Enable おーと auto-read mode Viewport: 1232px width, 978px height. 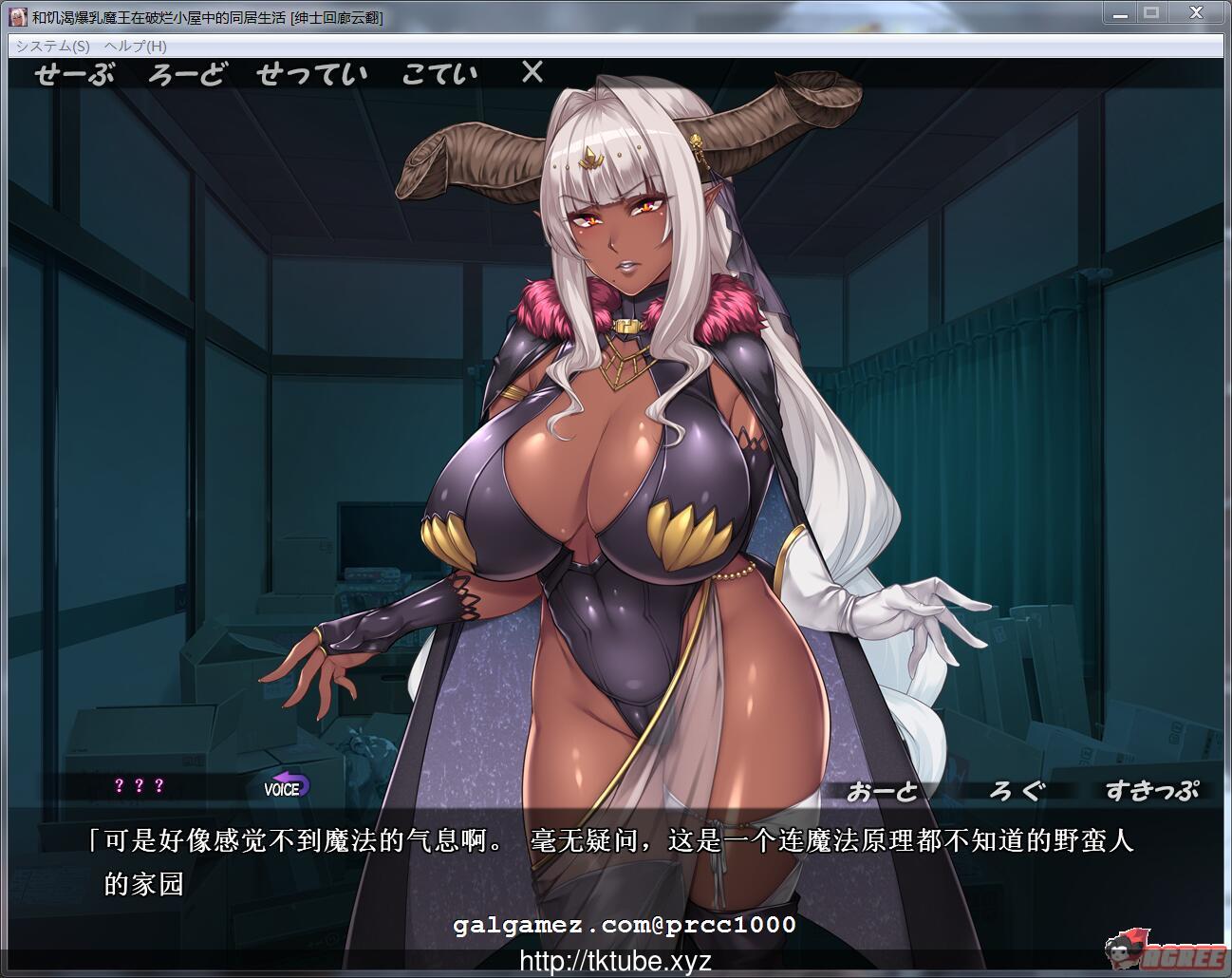(885, 789)
